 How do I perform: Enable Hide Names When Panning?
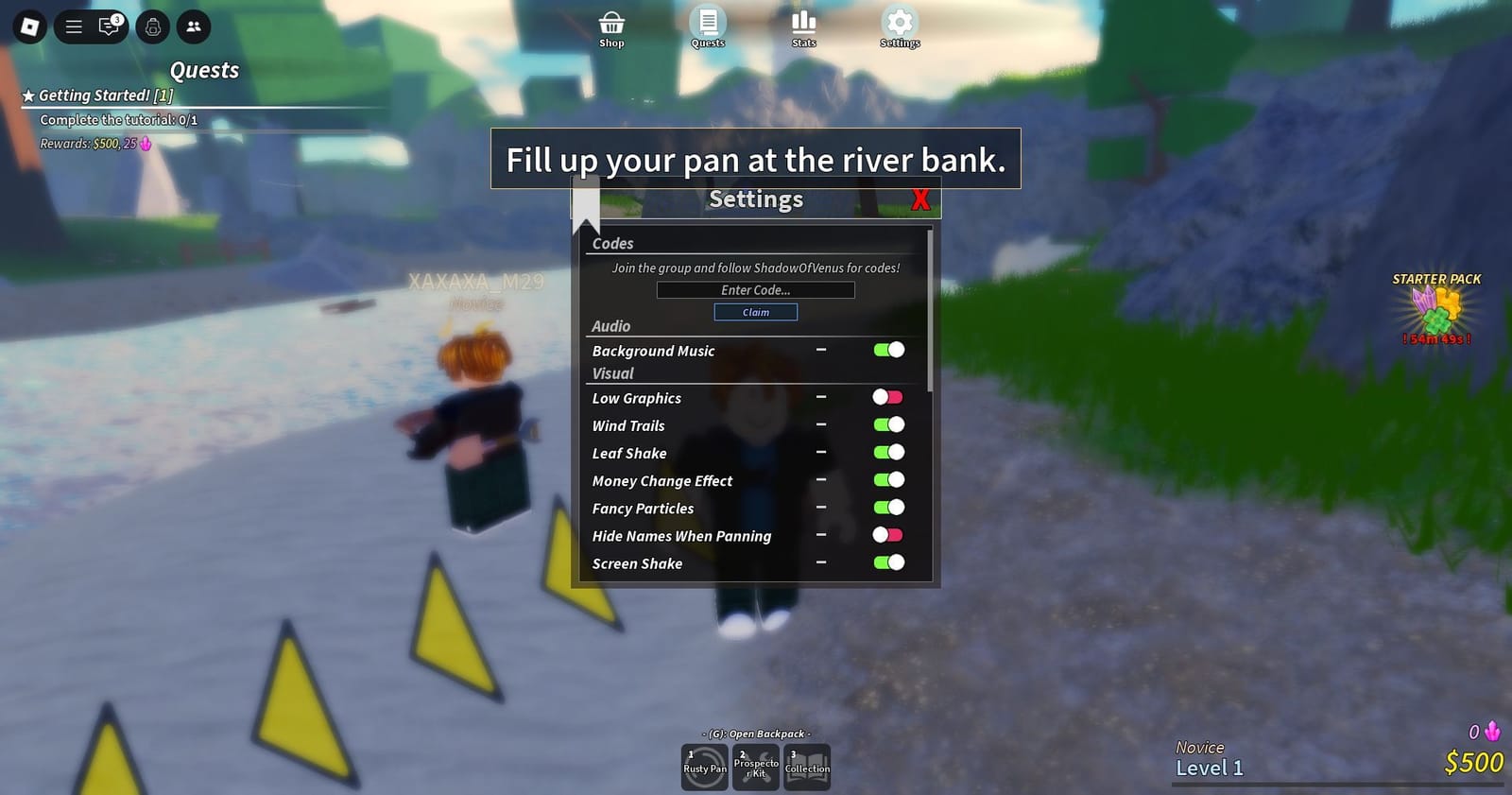click(x=886, y=534)
